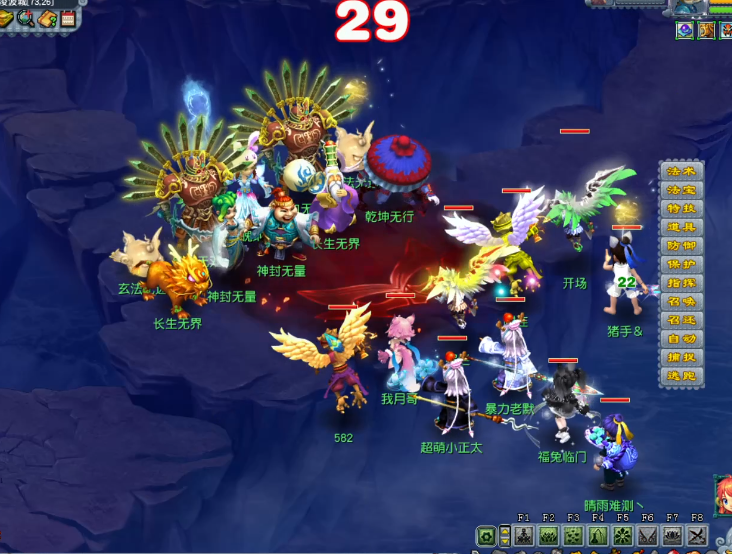Select the 保护 protect command
The width and height of the screenshot is (732, 554).
point(681,264)
